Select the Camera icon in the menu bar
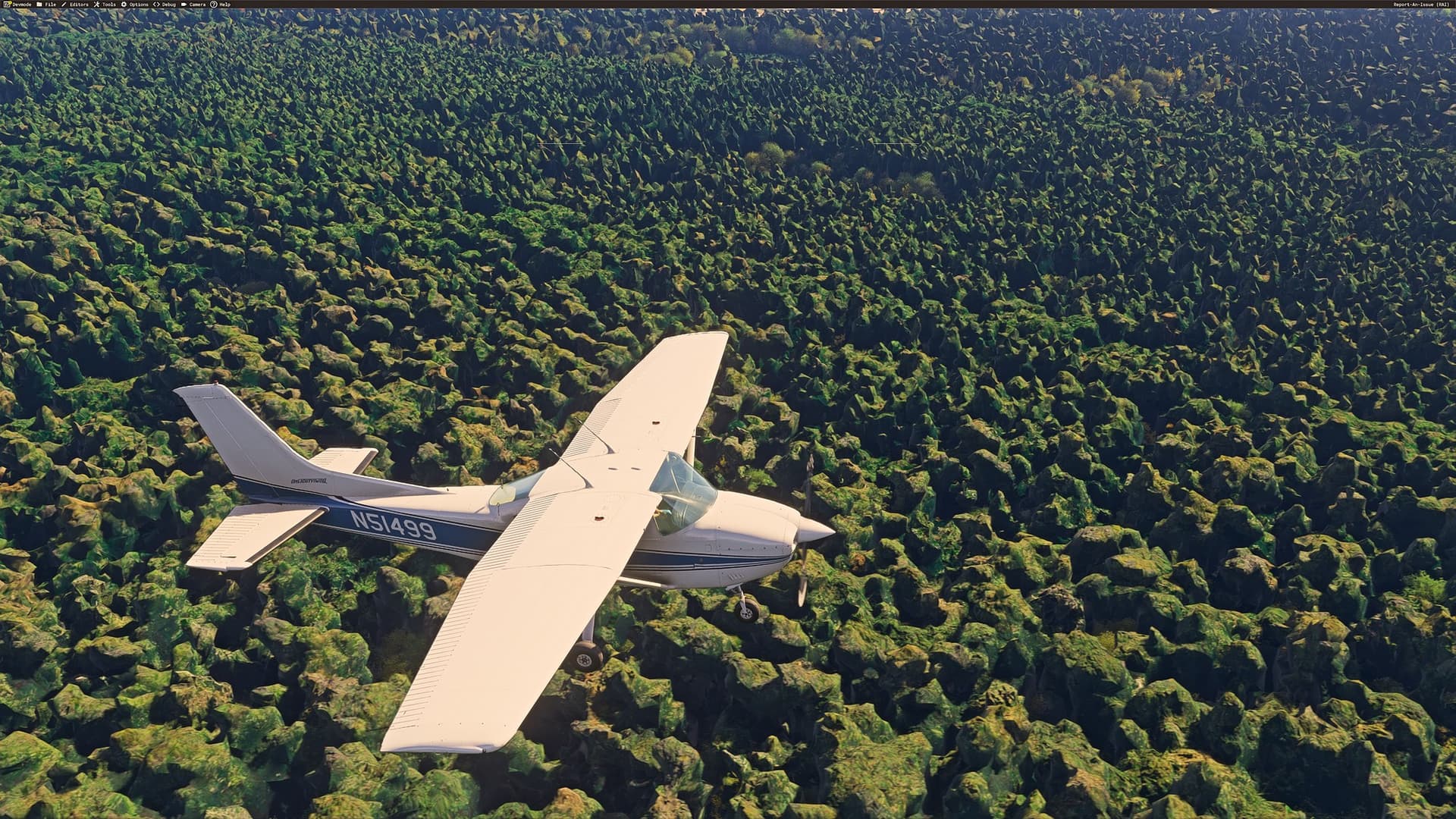 tap(184, 4)
